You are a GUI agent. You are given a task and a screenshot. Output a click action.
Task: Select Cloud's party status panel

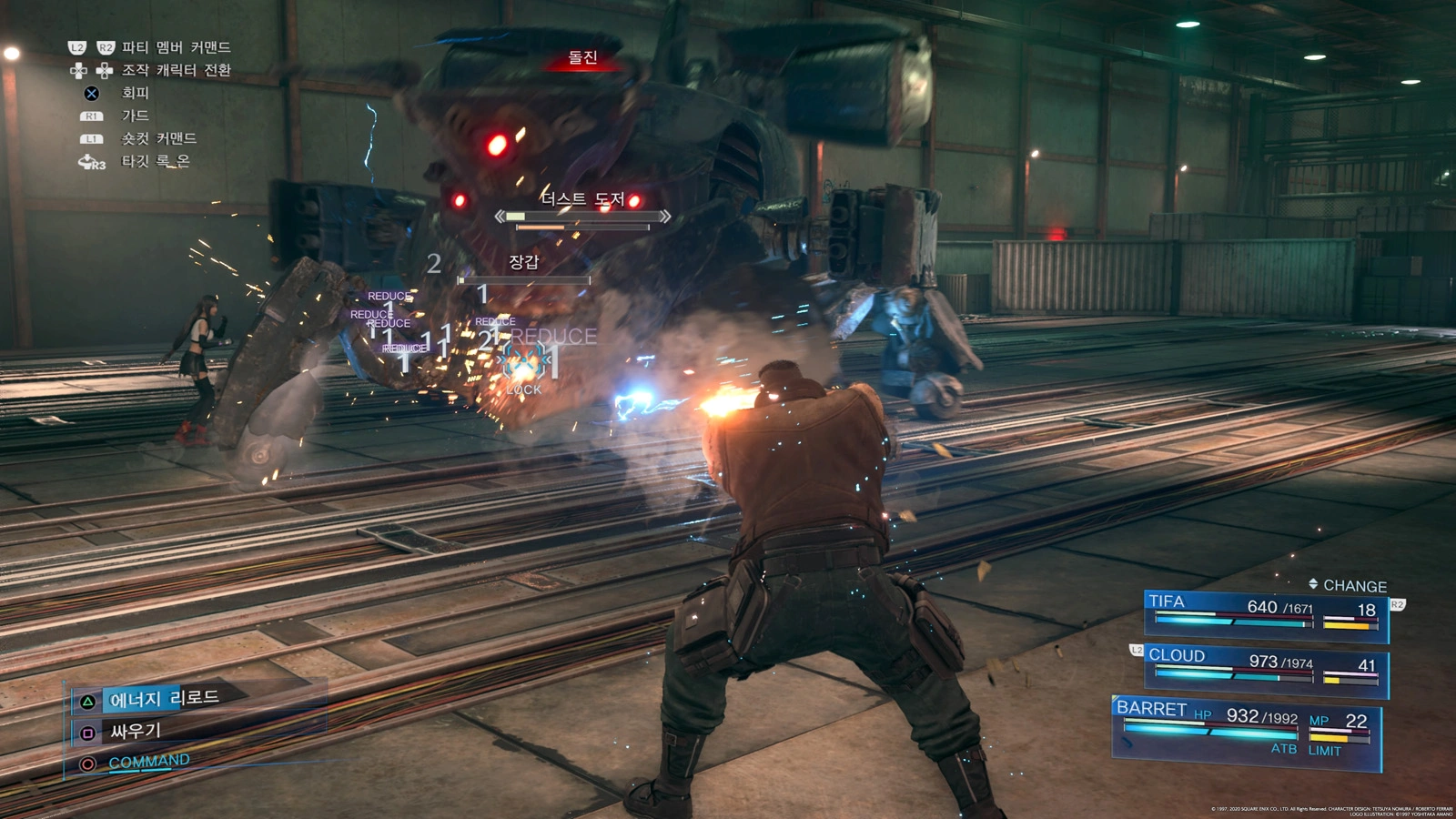1265,668
